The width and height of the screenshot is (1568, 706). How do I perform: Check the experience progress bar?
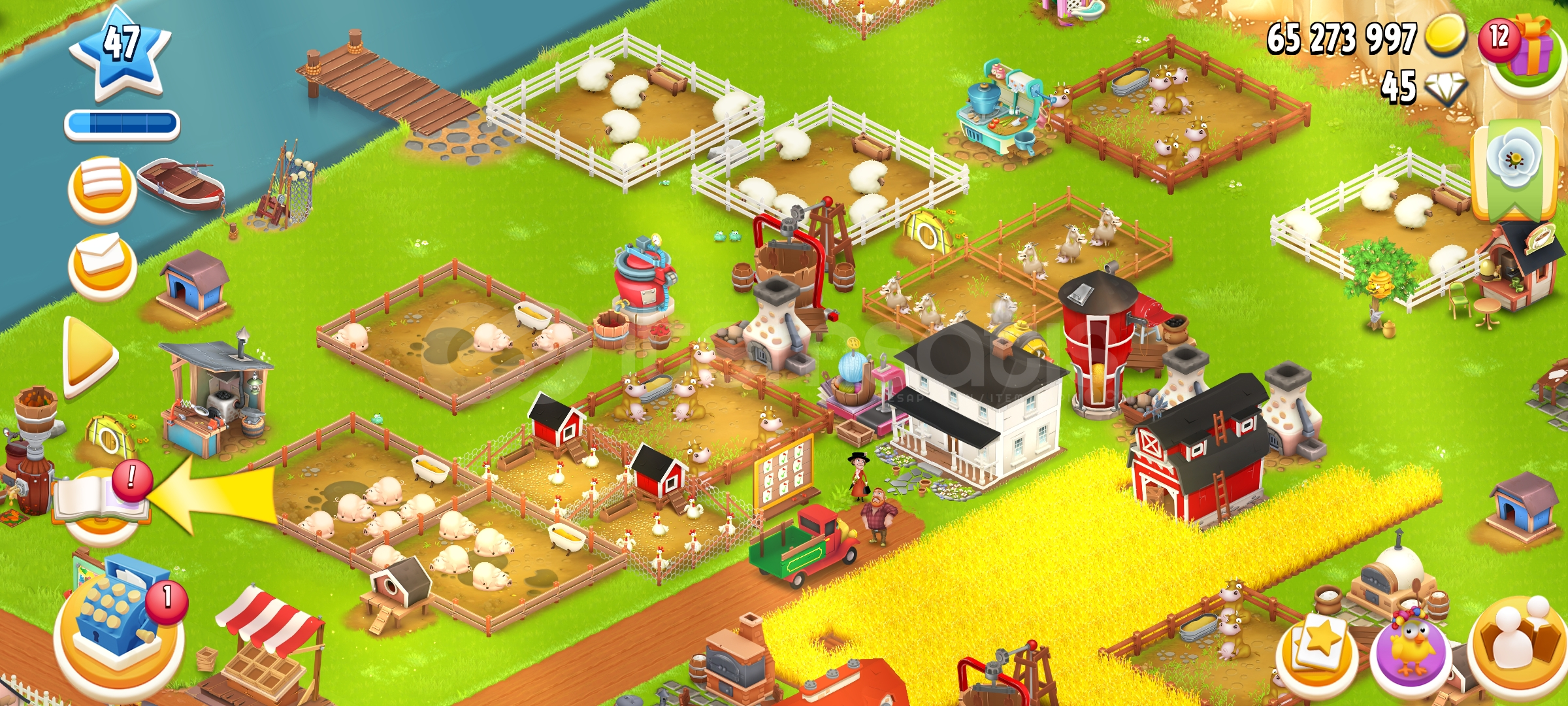[x=120, y=122]
